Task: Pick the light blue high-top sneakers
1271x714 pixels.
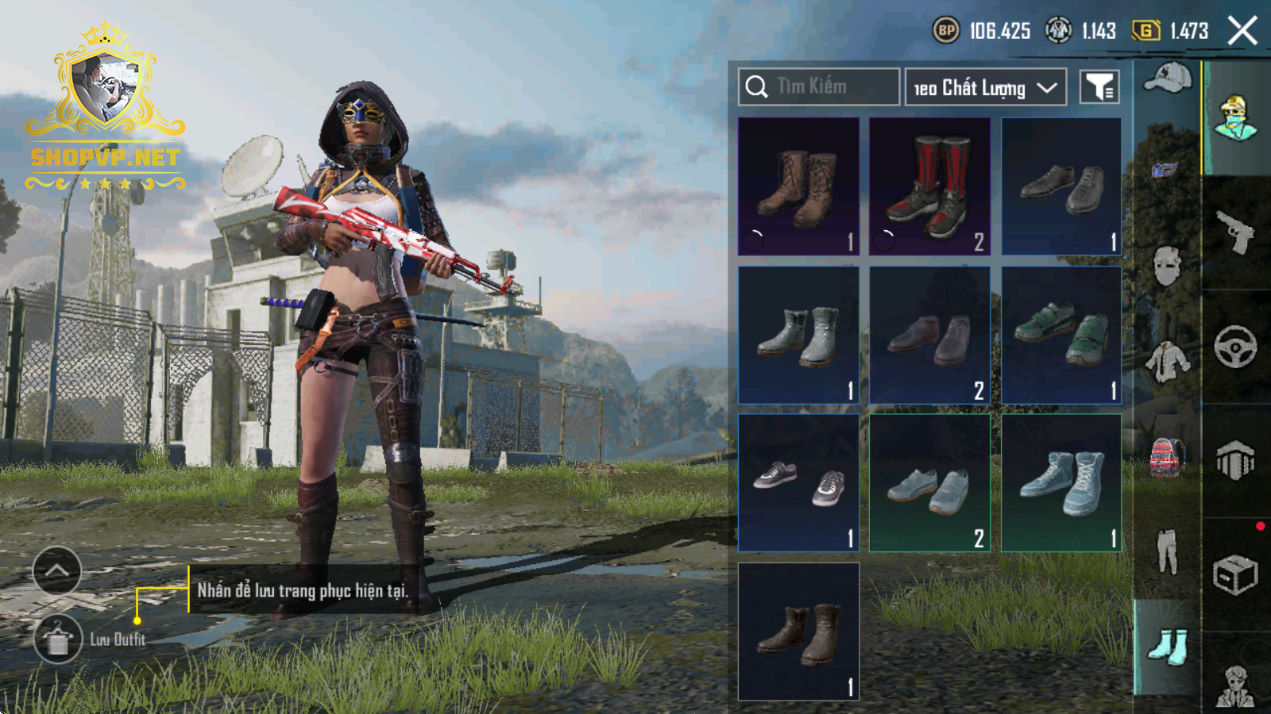Action: point(1061,483)
